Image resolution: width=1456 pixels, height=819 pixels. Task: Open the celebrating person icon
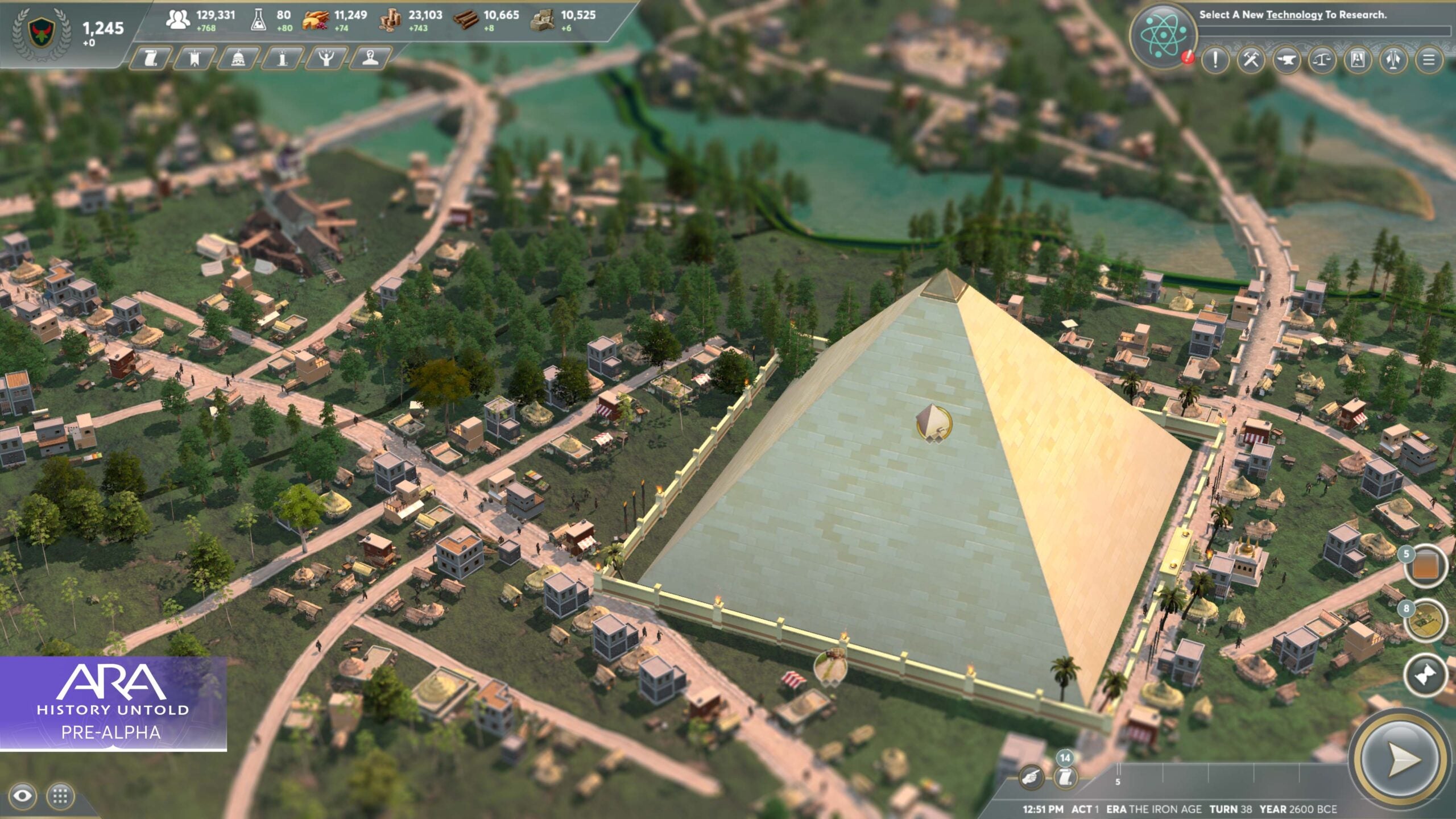tap(327, 60)
